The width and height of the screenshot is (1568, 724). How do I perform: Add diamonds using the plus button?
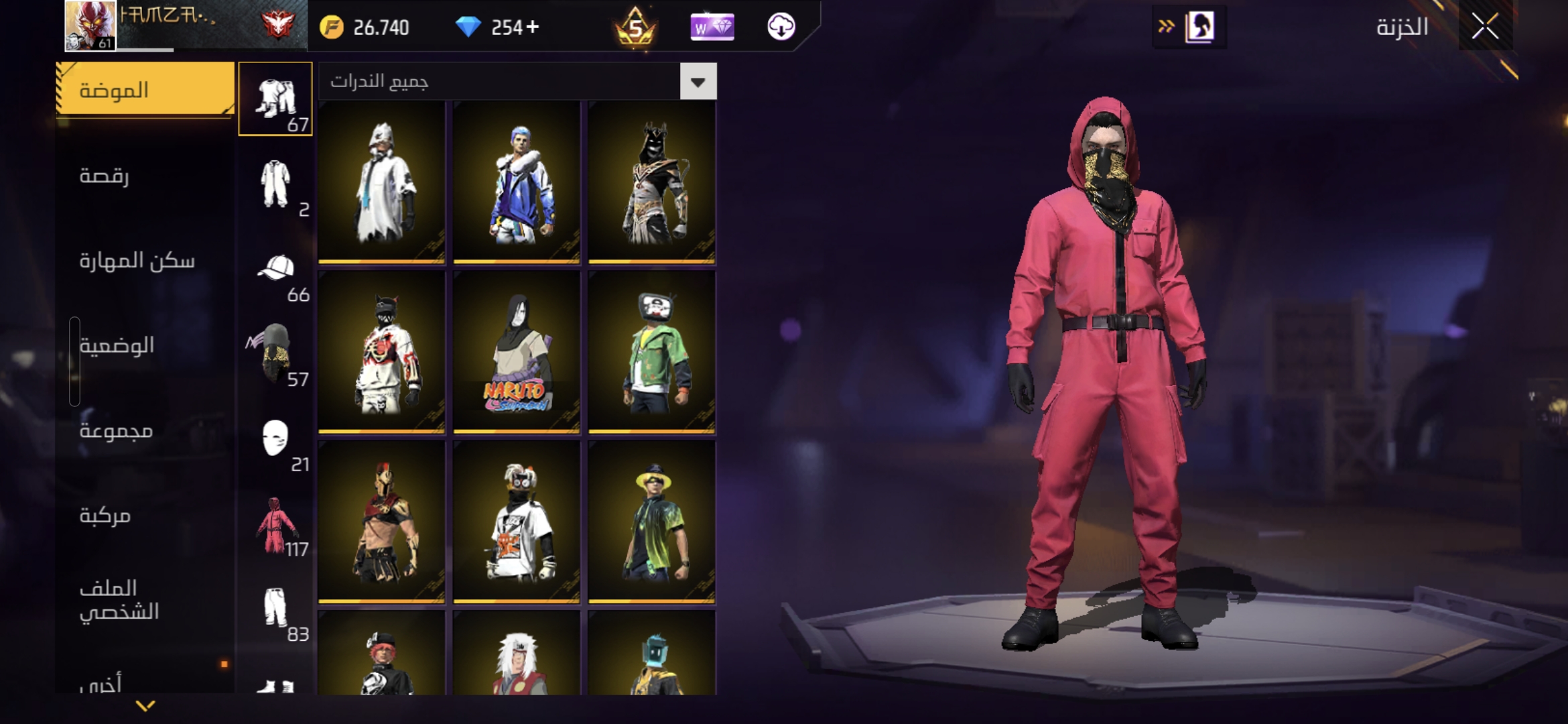click(x=533, y=27)
